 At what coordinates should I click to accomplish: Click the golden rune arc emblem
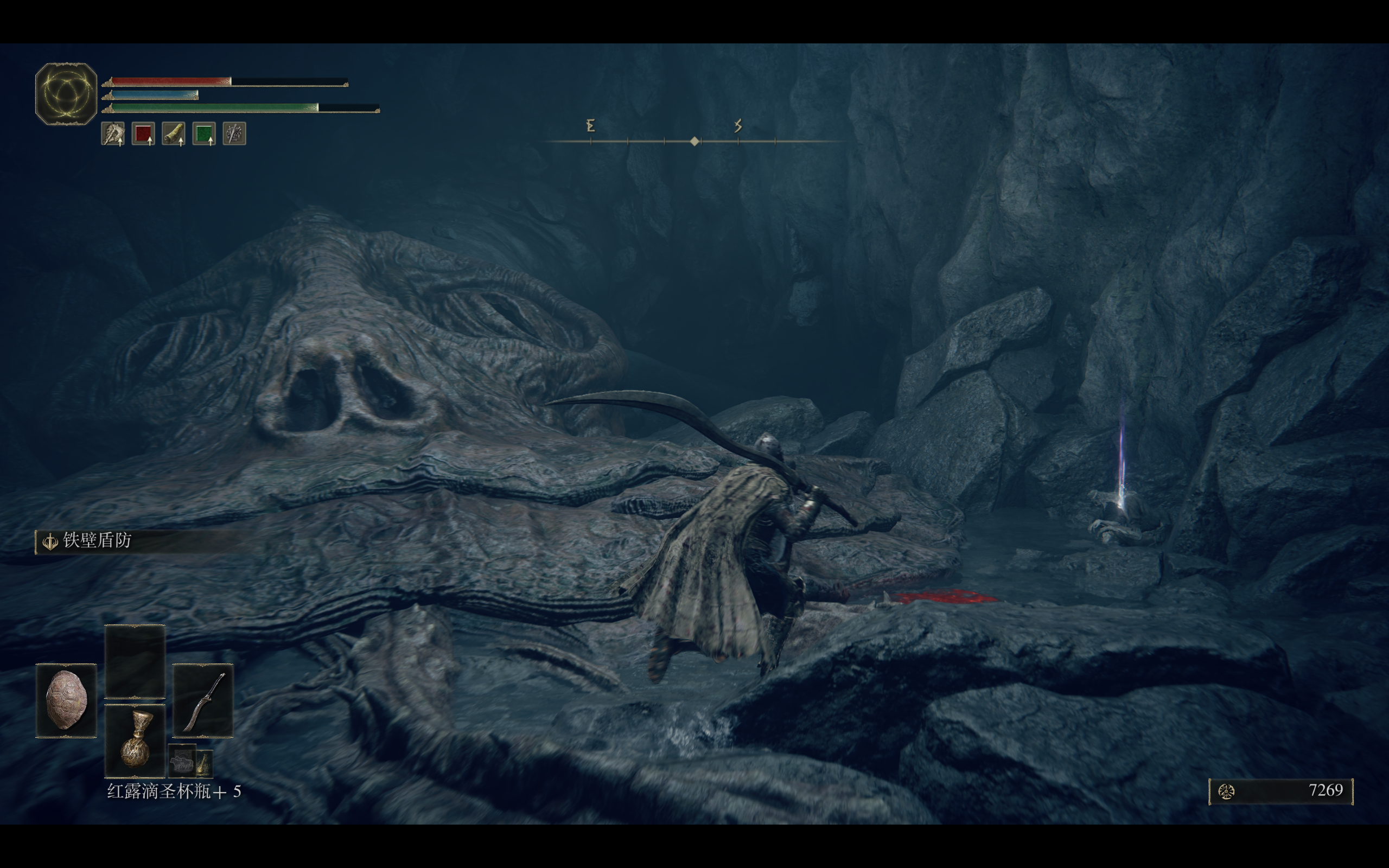point(66,93)
